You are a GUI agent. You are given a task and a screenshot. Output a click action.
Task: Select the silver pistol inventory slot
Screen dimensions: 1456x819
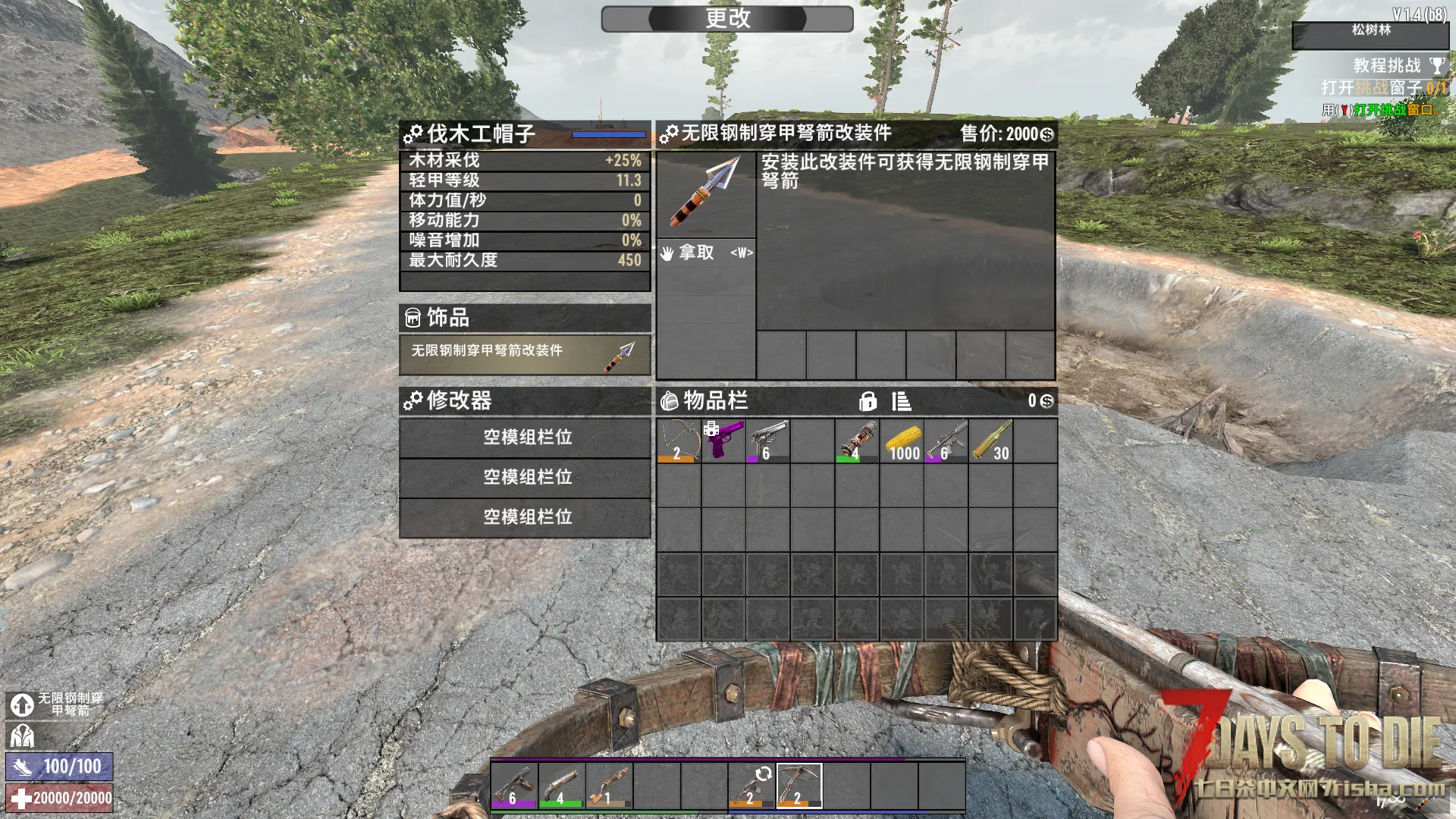click(x=767, y=441)
